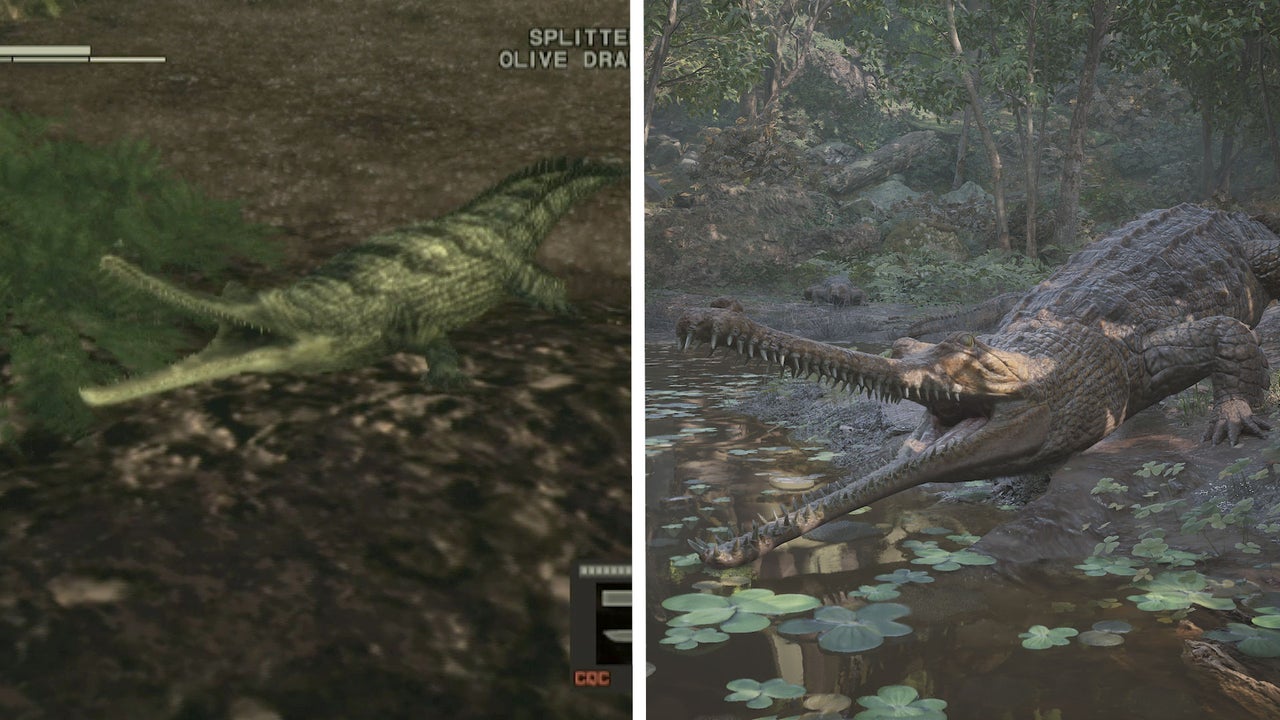
Task: Click the dotted strip atop the item box
Action: click(605, 570)
